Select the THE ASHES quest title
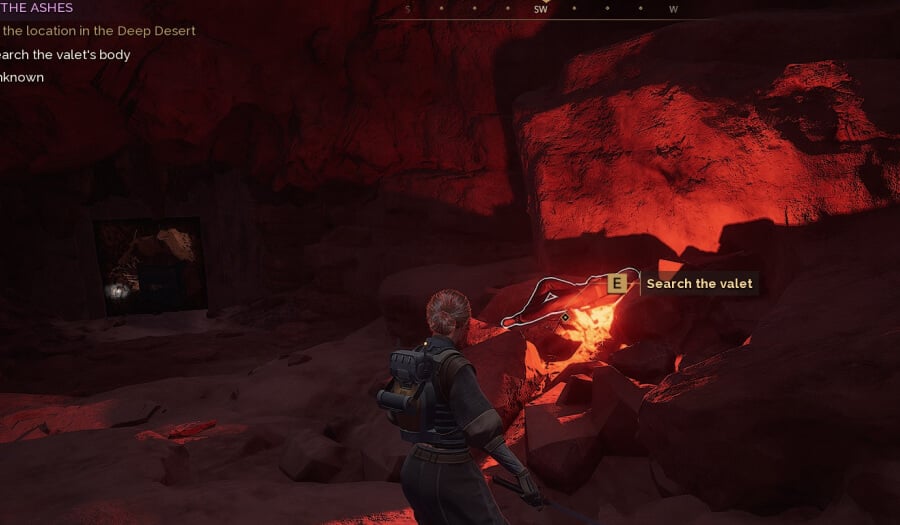Screen dimensions: 900x525 (x=37, y=8)
